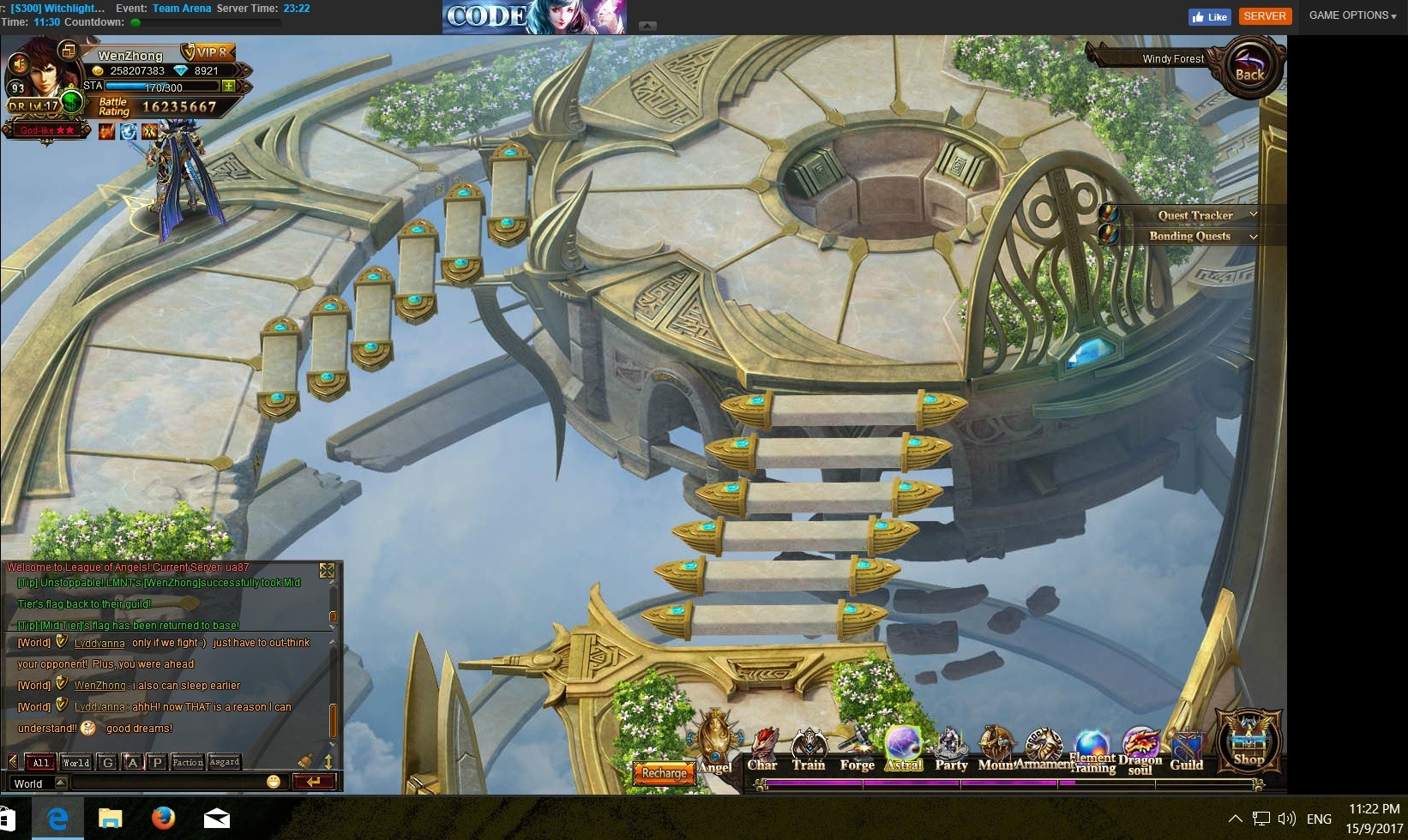Open the Guild panel

(1187, 752)
